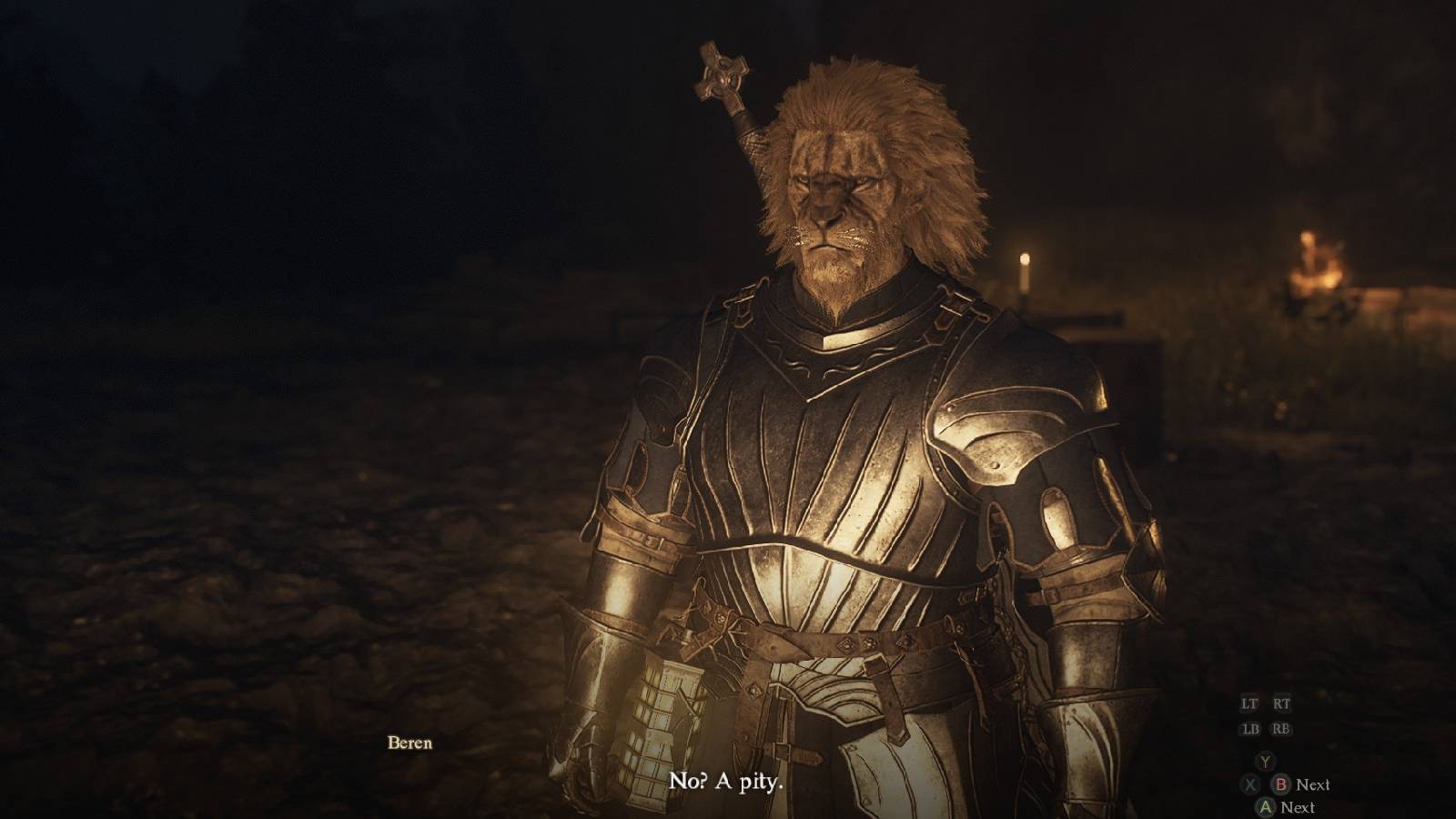Select the red B button icon
The width and height of the screenshot is (1456, 819).
(1280, 784)
